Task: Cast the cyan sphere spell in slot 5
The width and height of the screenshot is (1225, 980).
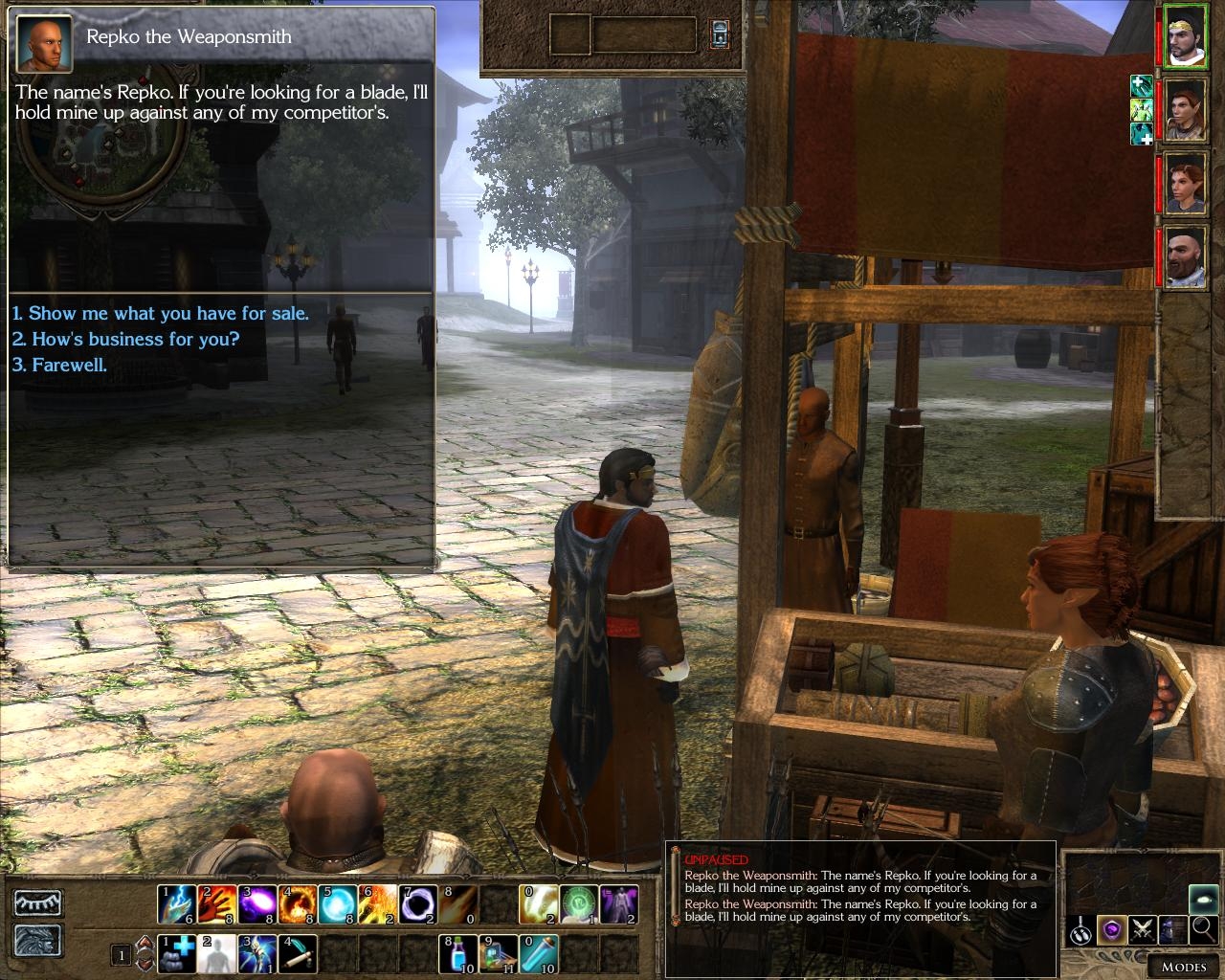Action: coord(338,903)
